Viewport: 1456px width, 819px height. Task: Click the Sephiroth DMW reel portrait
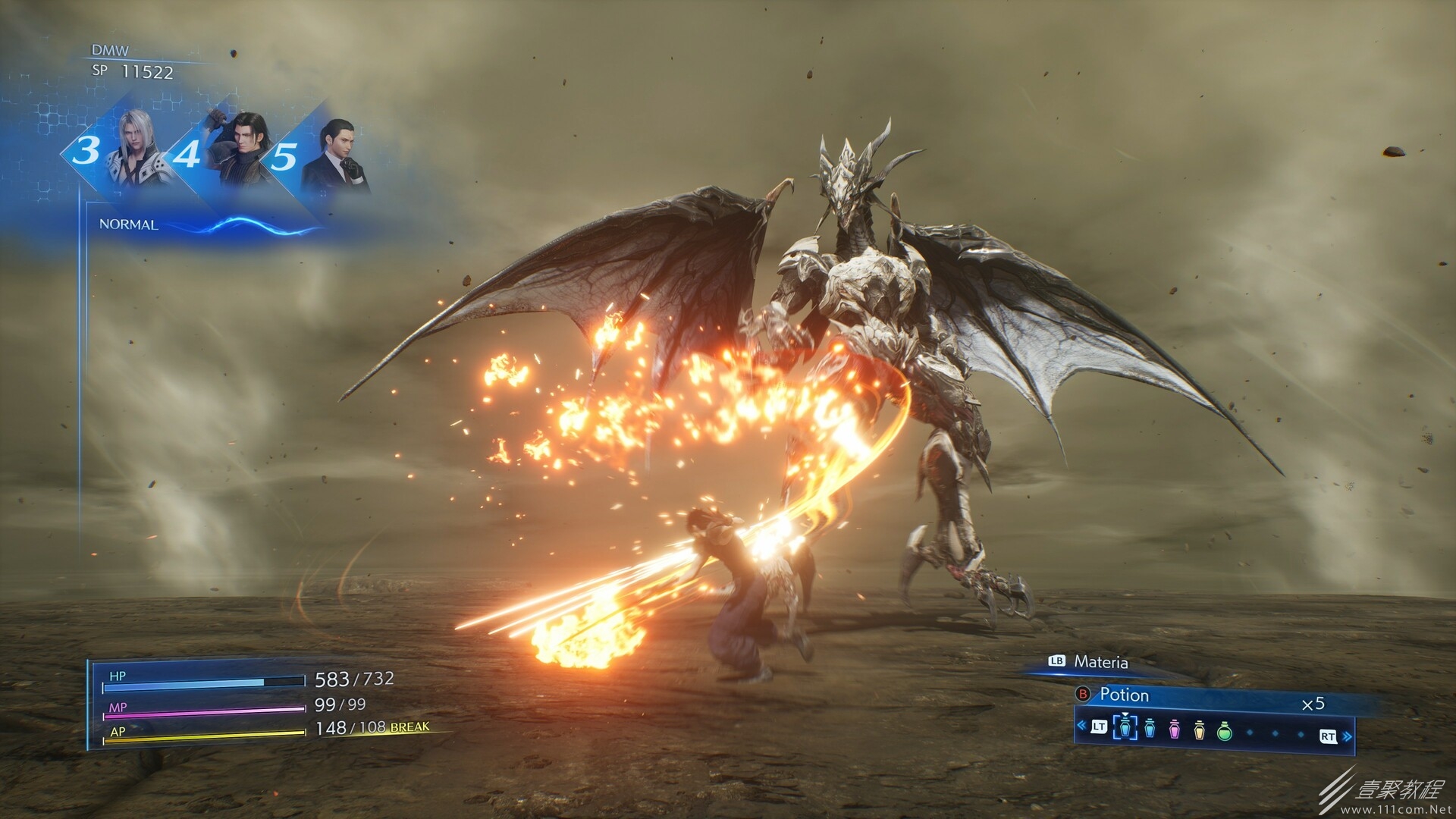point(138,153)
